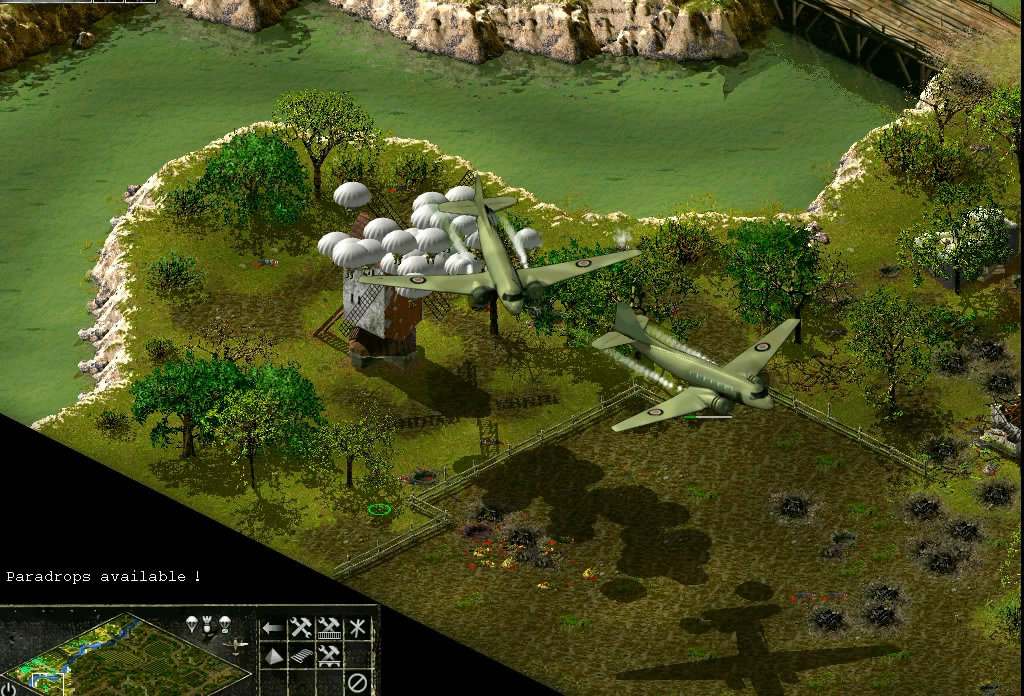Select the asterisk obstacle command button
The width and height of the screenshot is (1024, 696).
(357, 628)
